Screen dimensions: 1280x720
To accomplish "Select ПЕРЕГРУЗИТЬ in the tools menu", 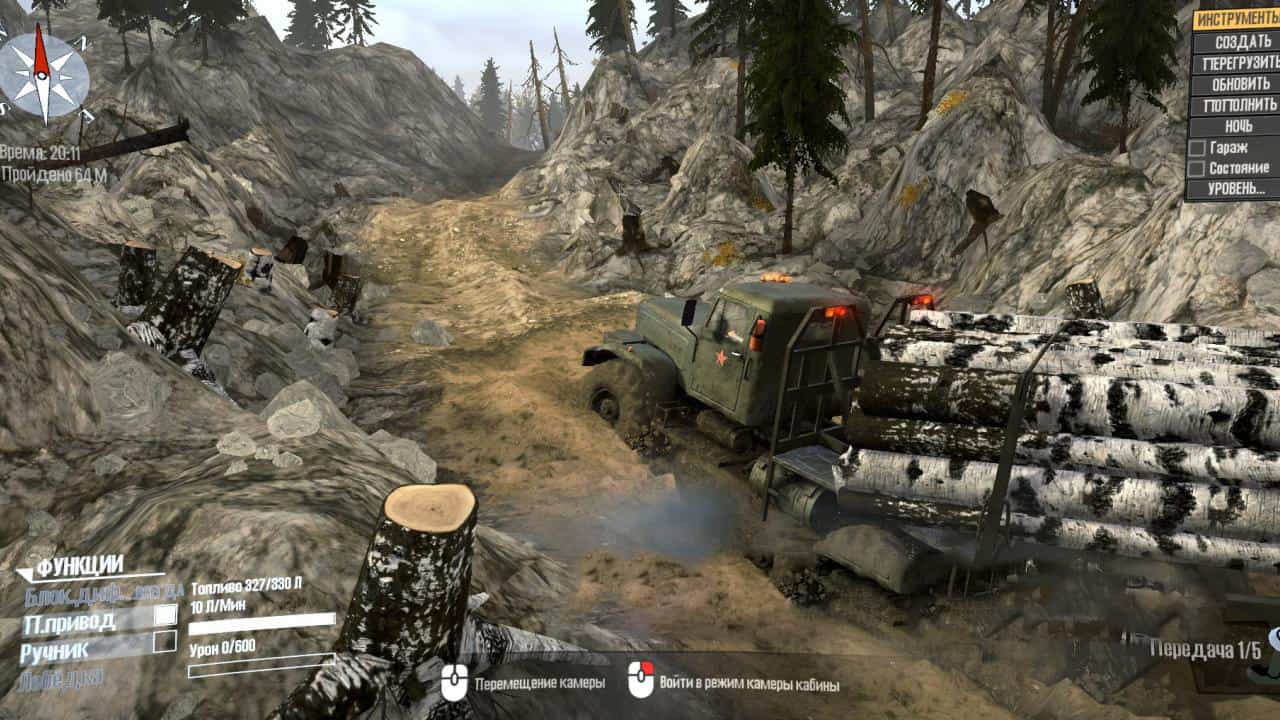I will click(1236, 63).
